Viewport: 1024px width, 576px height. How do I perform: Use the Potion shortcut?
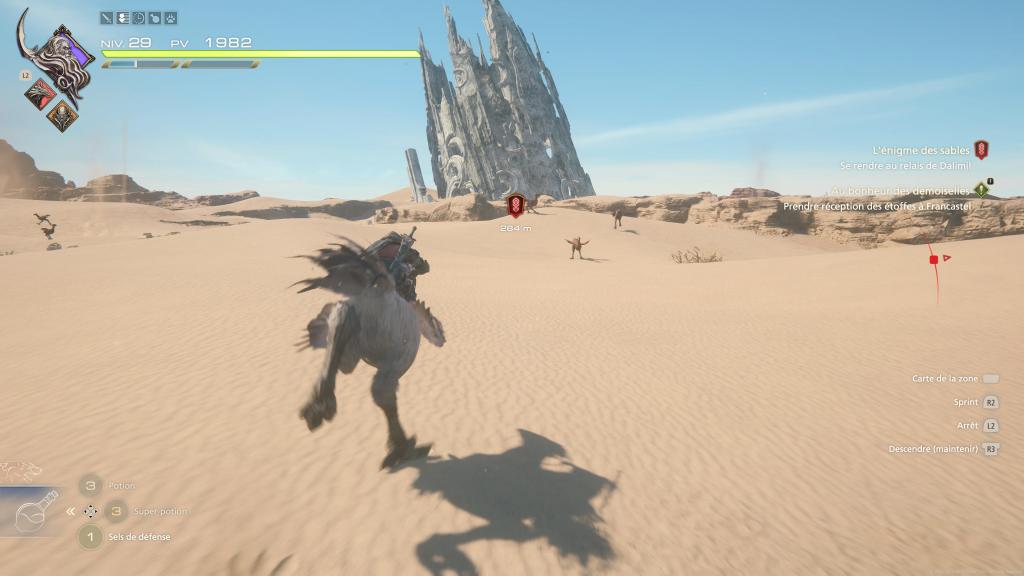coord(90,485)
